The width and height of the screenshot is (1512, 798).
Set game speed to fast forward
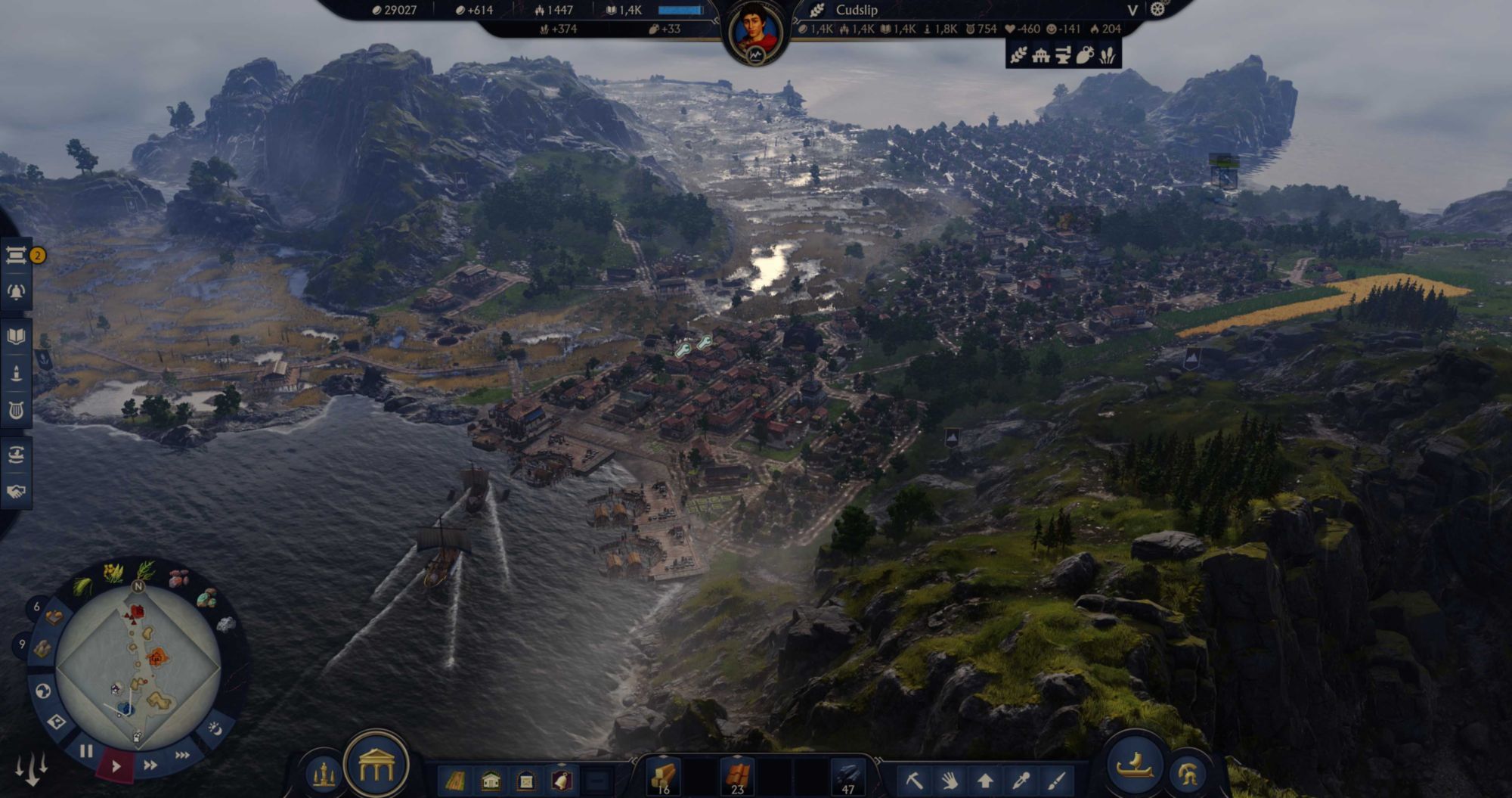150,765
